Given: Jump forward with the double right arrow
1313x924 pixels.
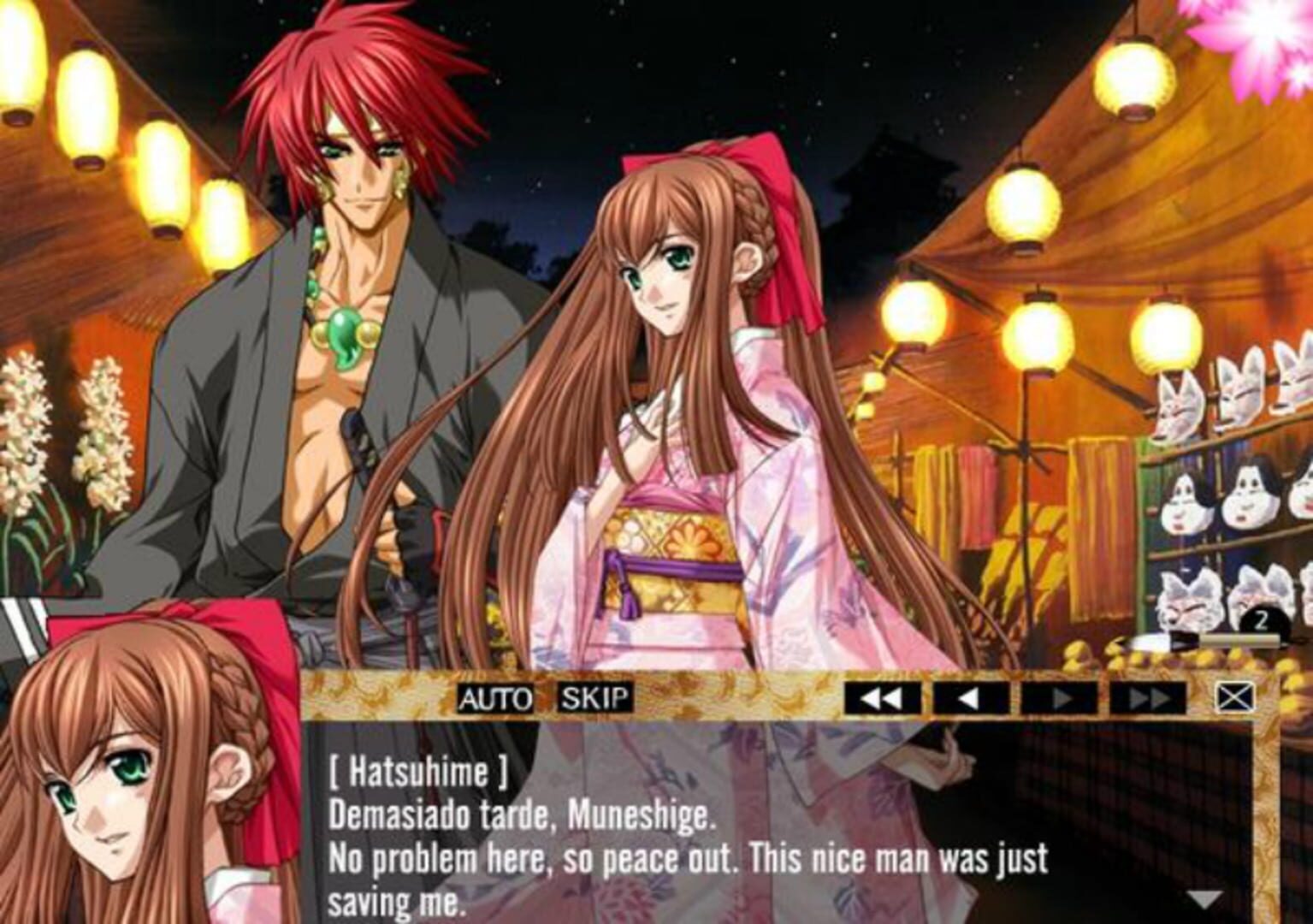Looking at the screenshot, I should coord(1148,699).
